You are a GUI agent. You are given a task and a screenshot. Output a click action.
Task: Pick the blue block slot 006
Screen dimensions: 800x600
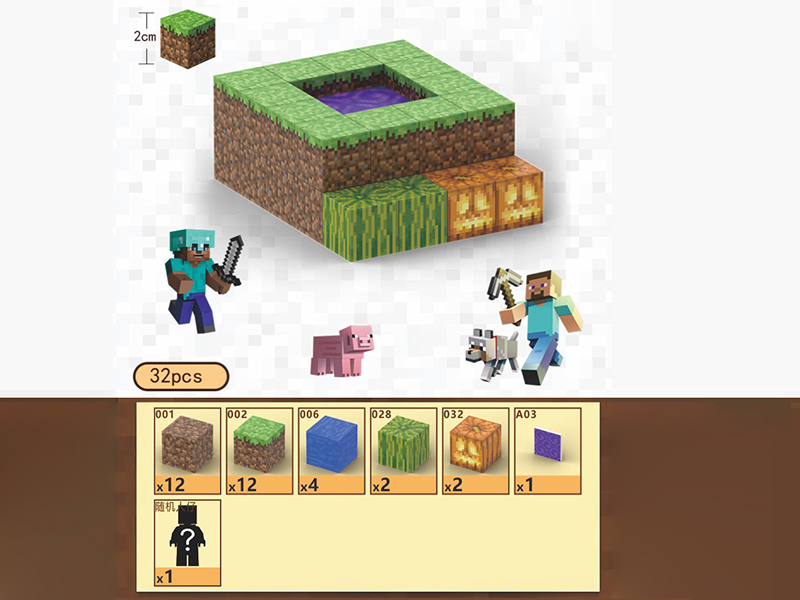tap(331, 450)
